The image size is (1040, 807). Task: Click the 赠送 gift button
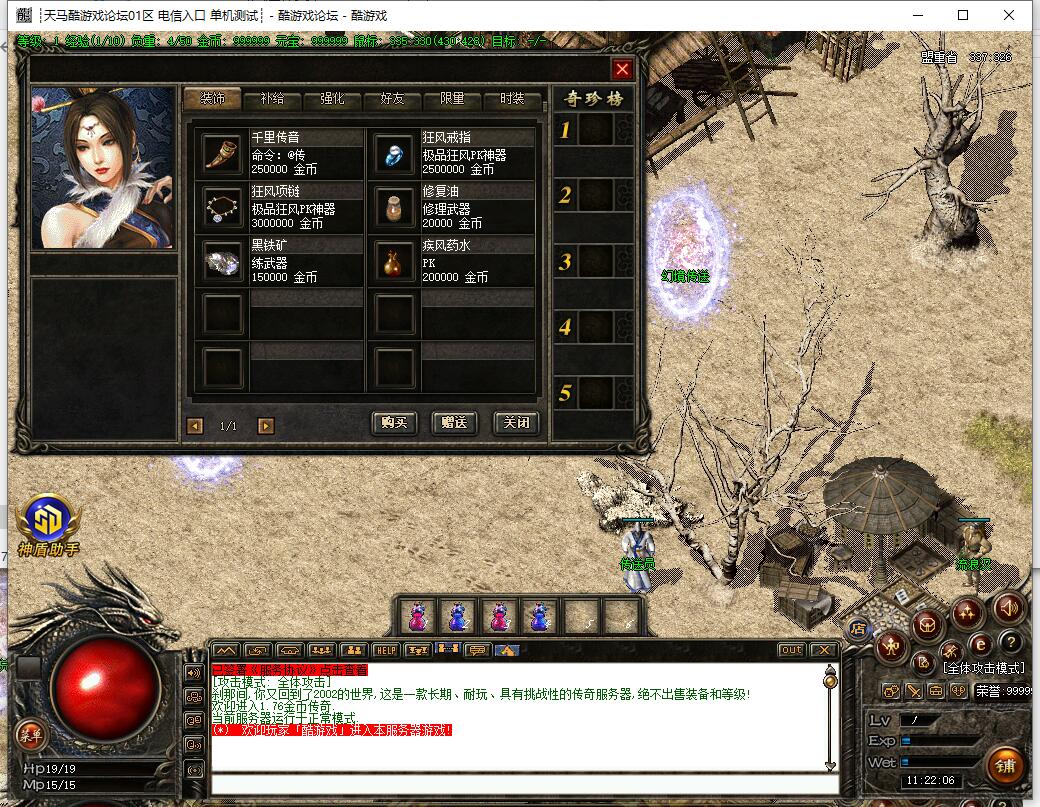[x=454, y=423]
